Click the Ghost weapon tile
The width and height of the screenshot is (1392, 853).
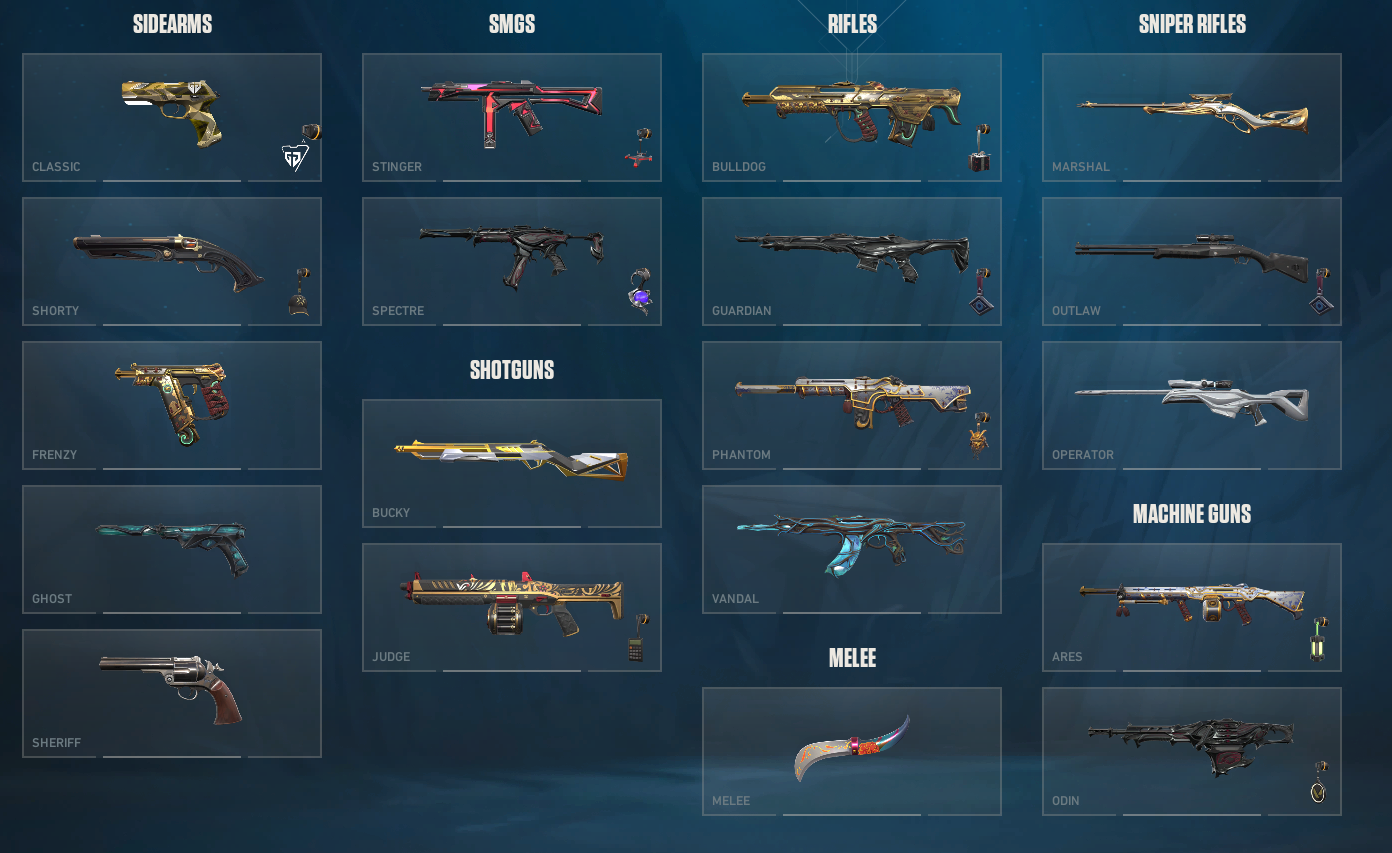click(x=172, y=549)
